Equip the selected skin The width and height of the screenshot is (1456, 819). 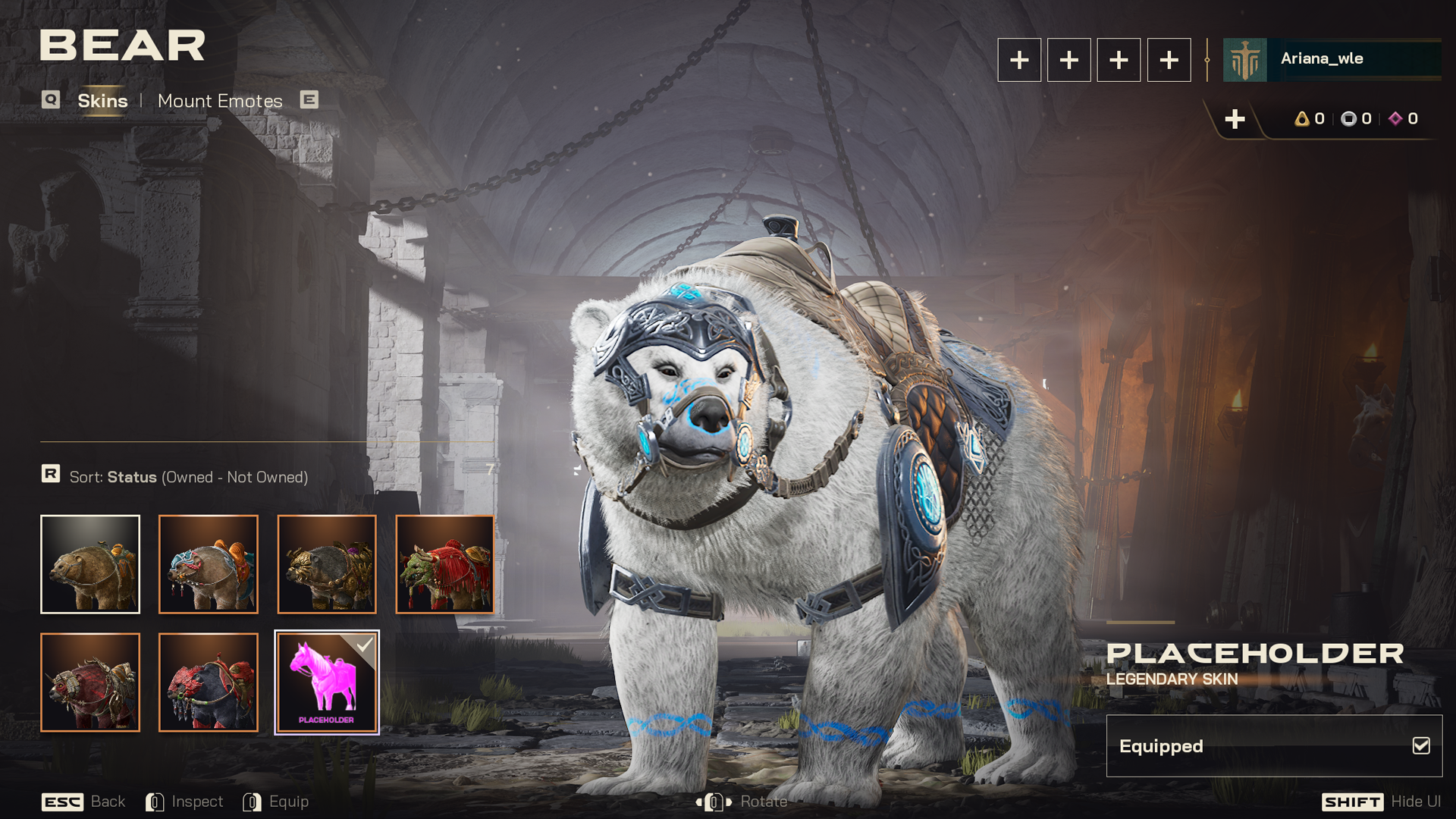276,802
